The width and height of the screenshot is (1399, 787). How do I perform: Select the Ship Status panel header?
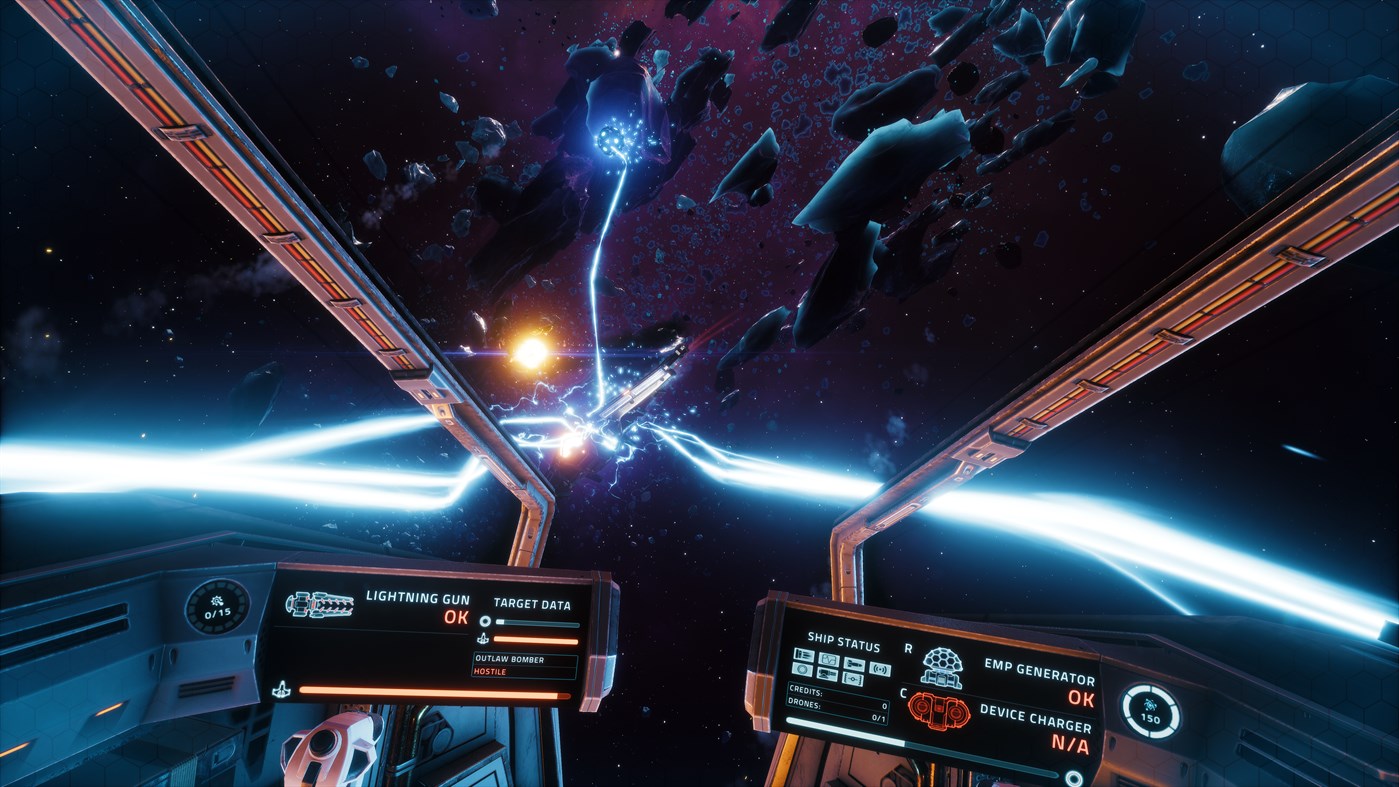pos(844,641)
